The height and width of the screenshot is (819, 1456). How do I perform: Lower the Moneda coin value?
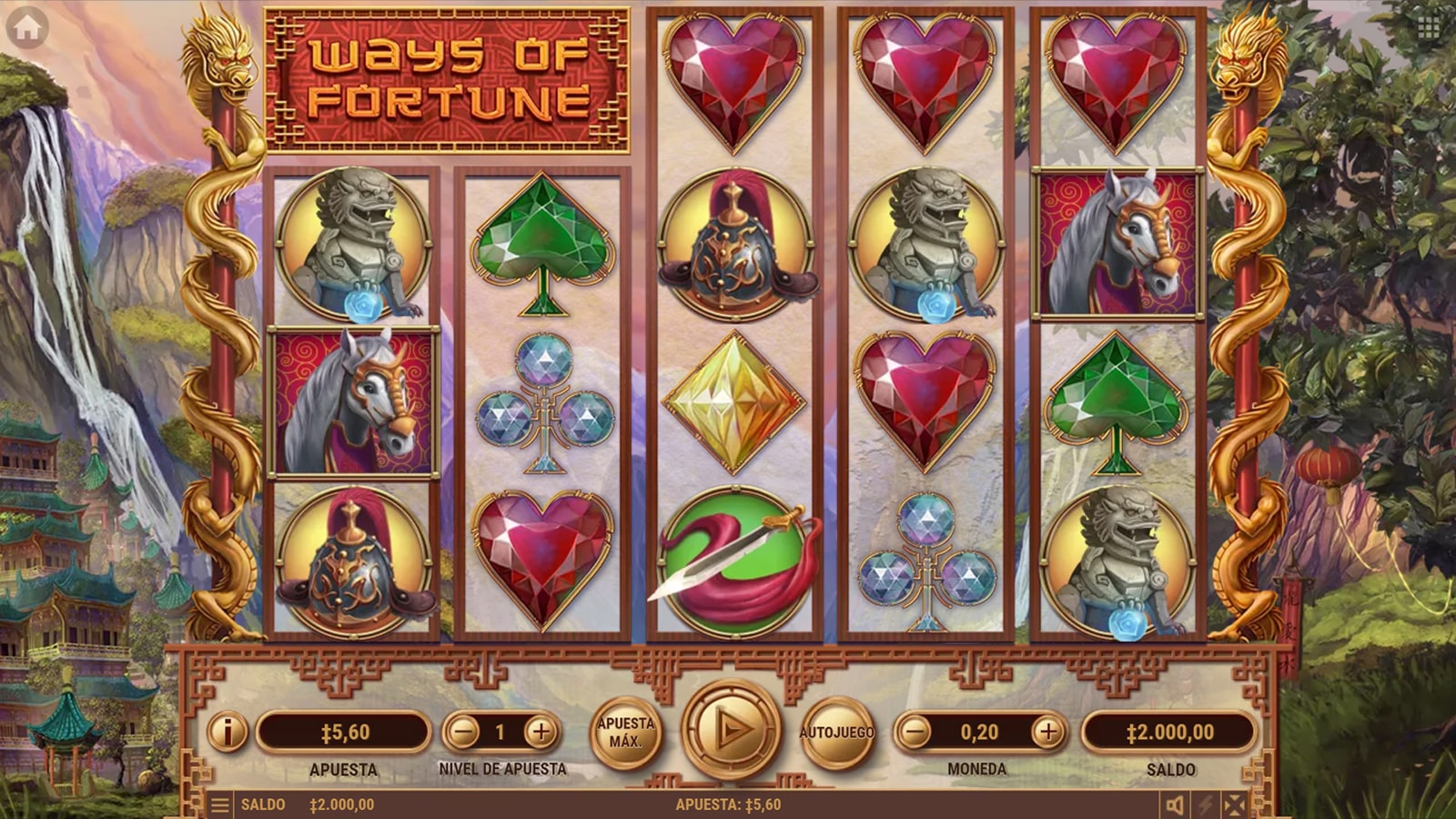click(916, 732)
